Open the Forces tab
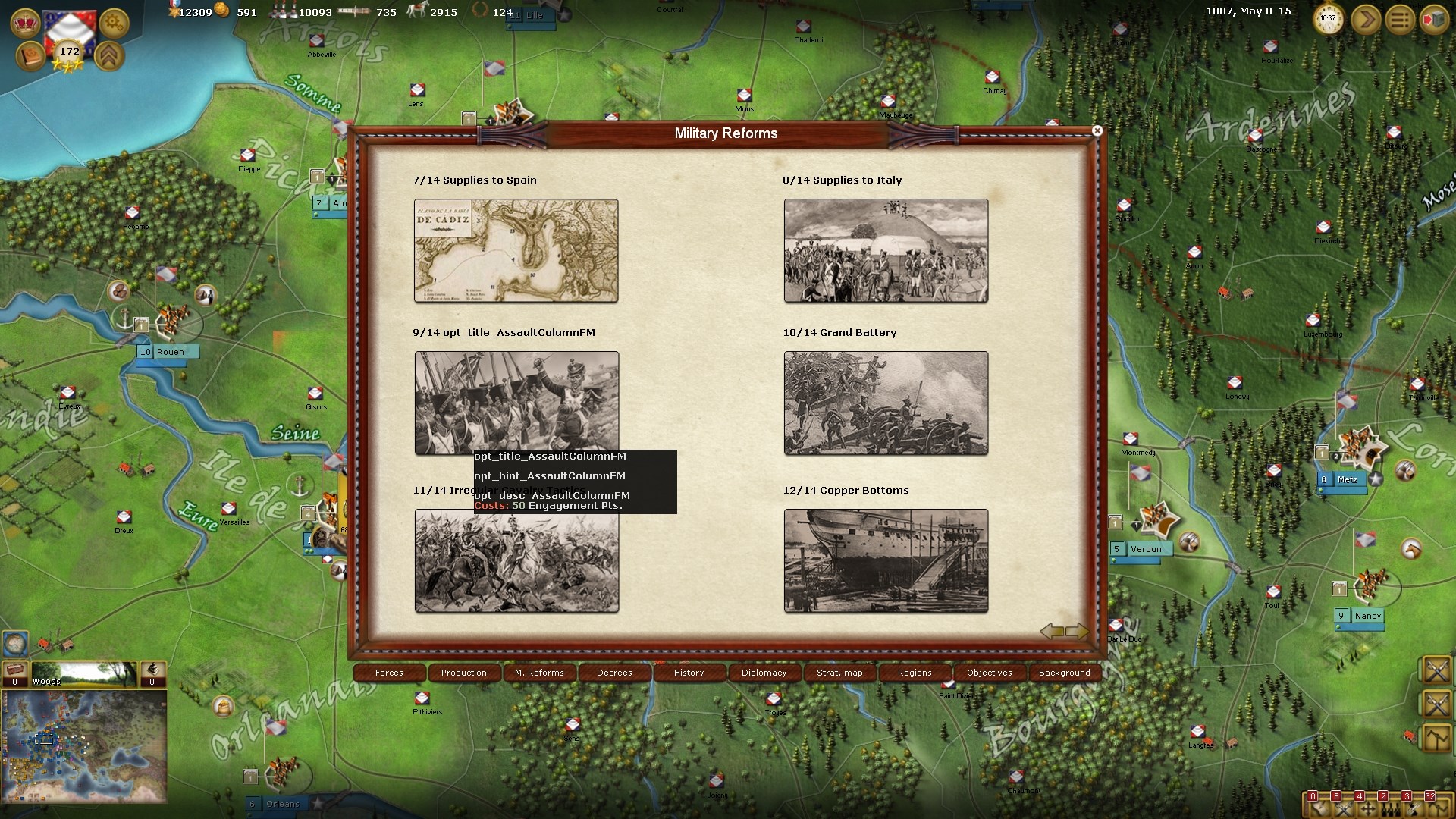1456x819 pixels. point(389,673)
